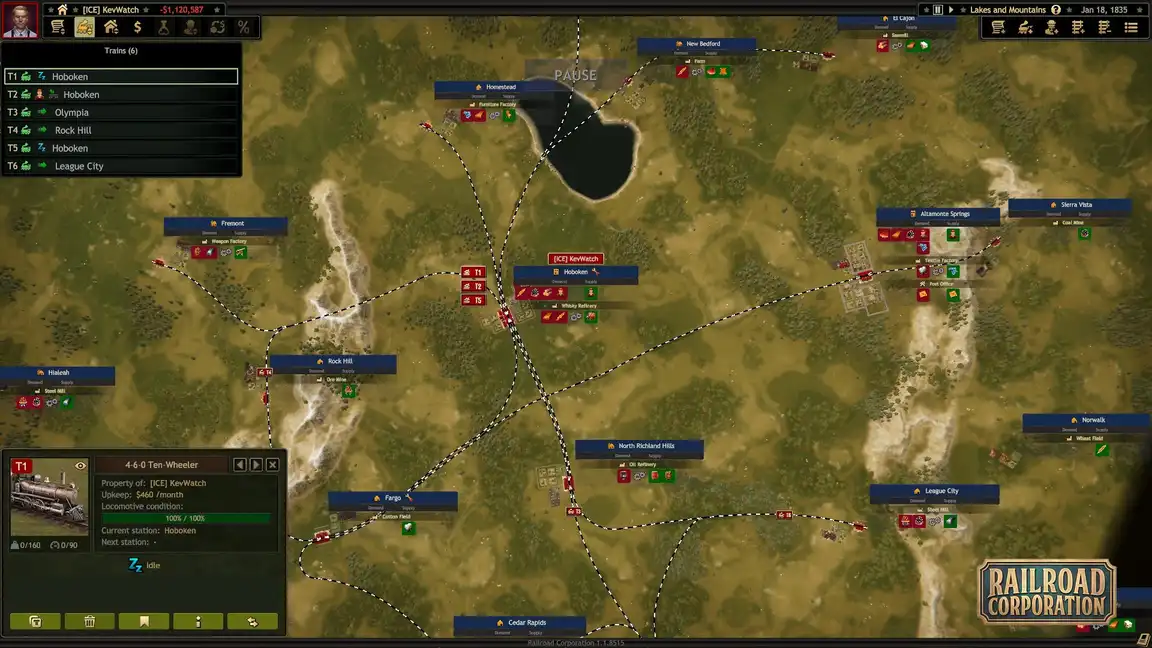Click the train route arrows button

252,621
